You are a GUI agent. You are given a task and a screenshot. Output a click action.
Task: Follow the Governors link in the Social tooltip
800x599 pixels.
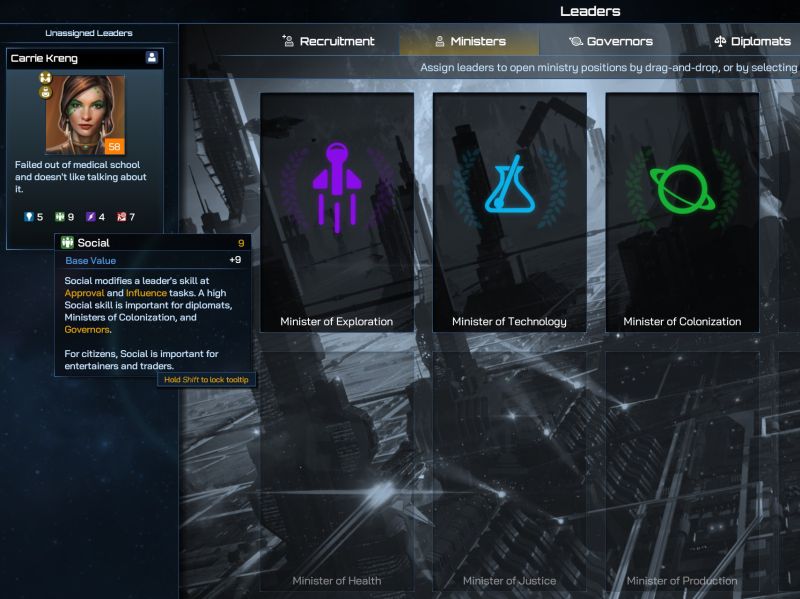(87, 329)
